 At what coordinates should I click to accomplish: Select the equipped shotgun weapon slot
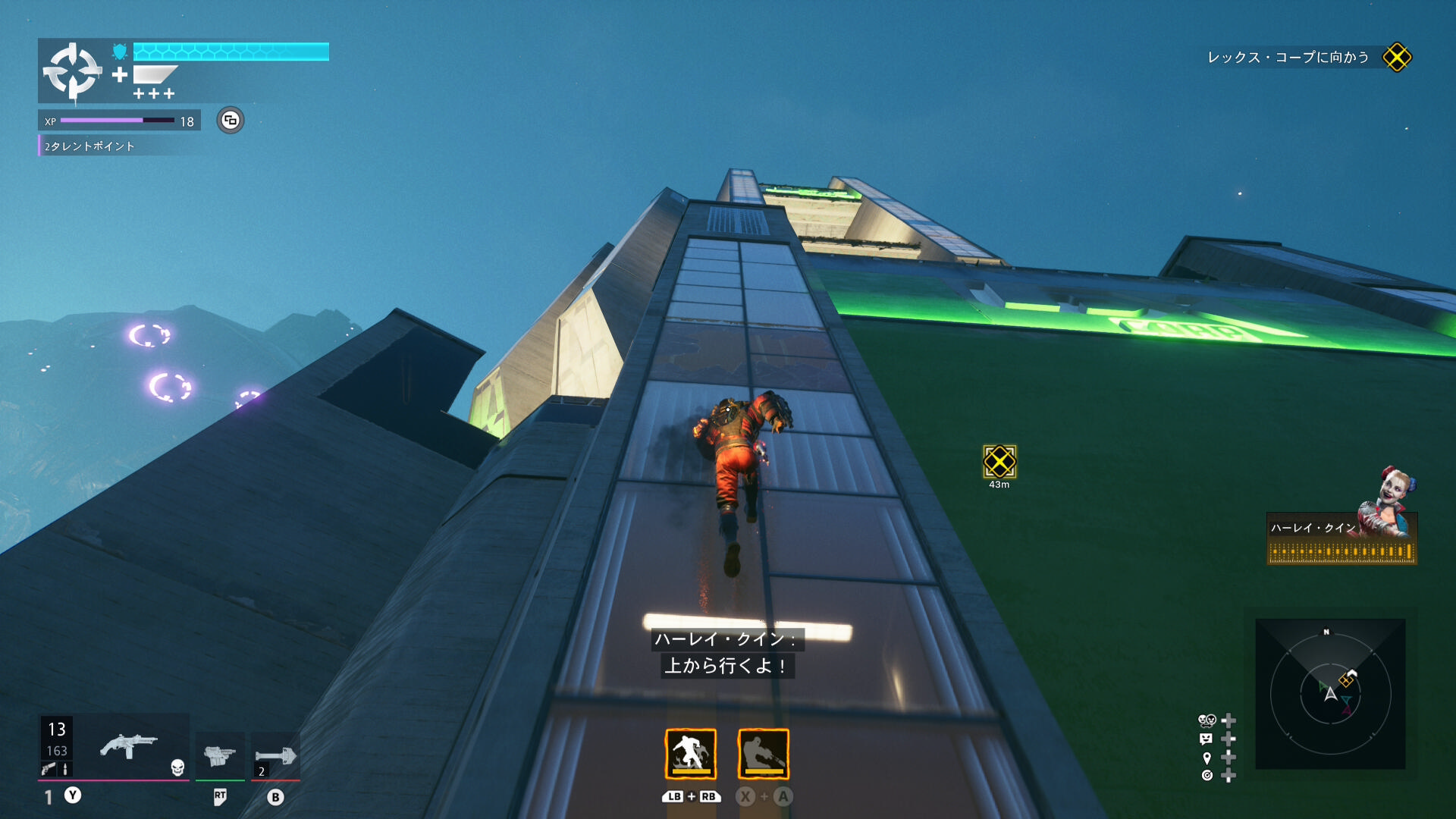point(129,746)
